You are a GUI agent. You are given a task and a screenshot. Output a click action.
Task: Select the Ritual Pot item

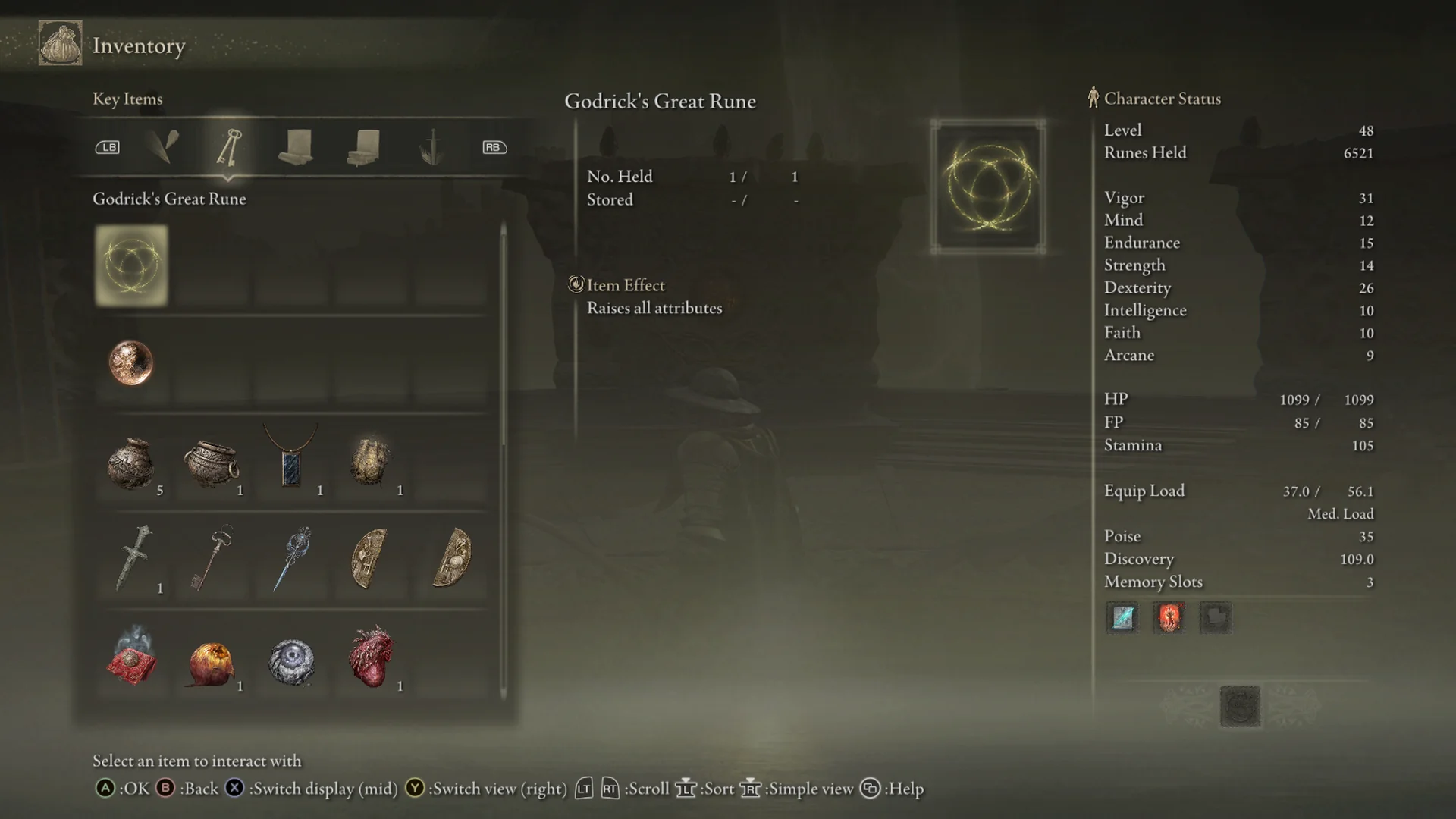point(212,463)
